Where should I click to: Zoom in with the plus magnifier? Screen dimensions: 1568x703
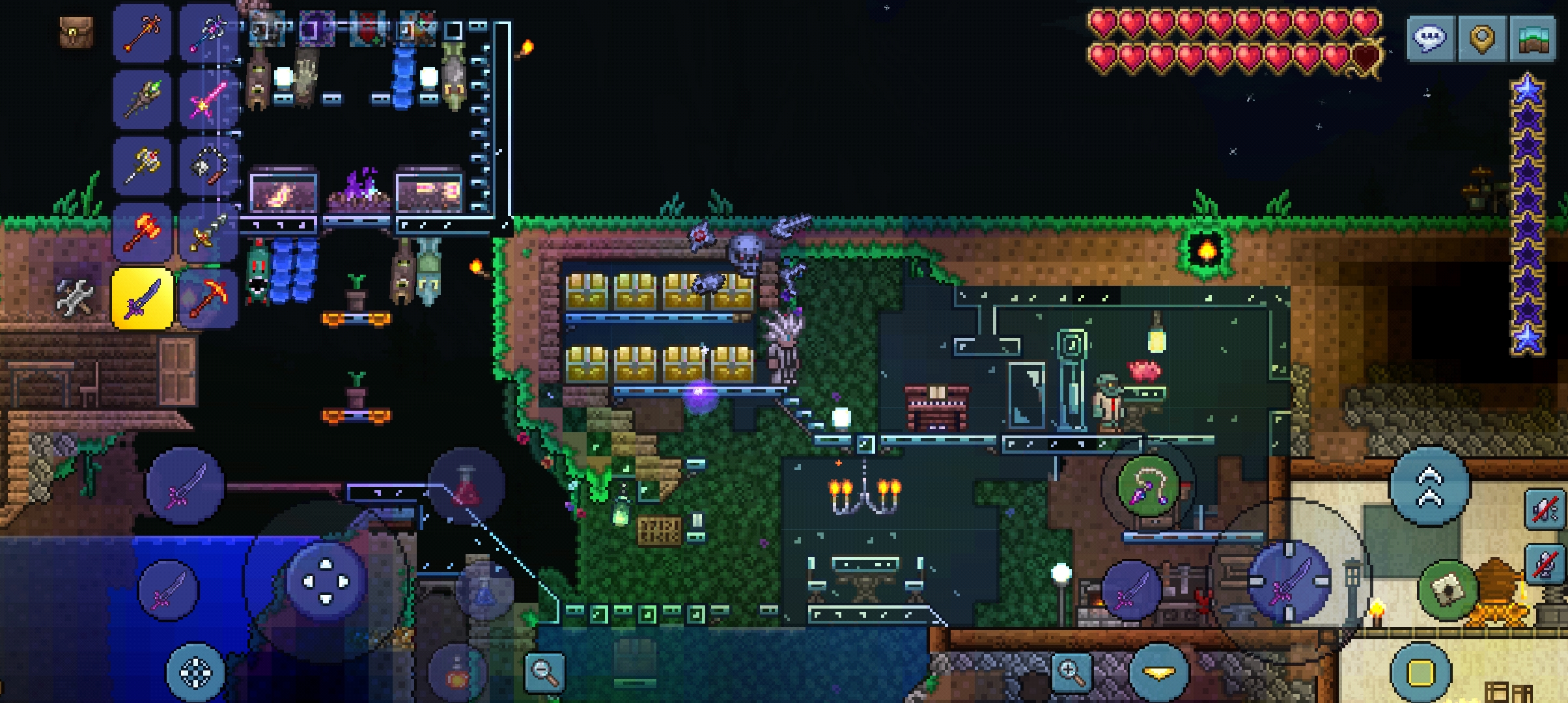coord(1071,671)
